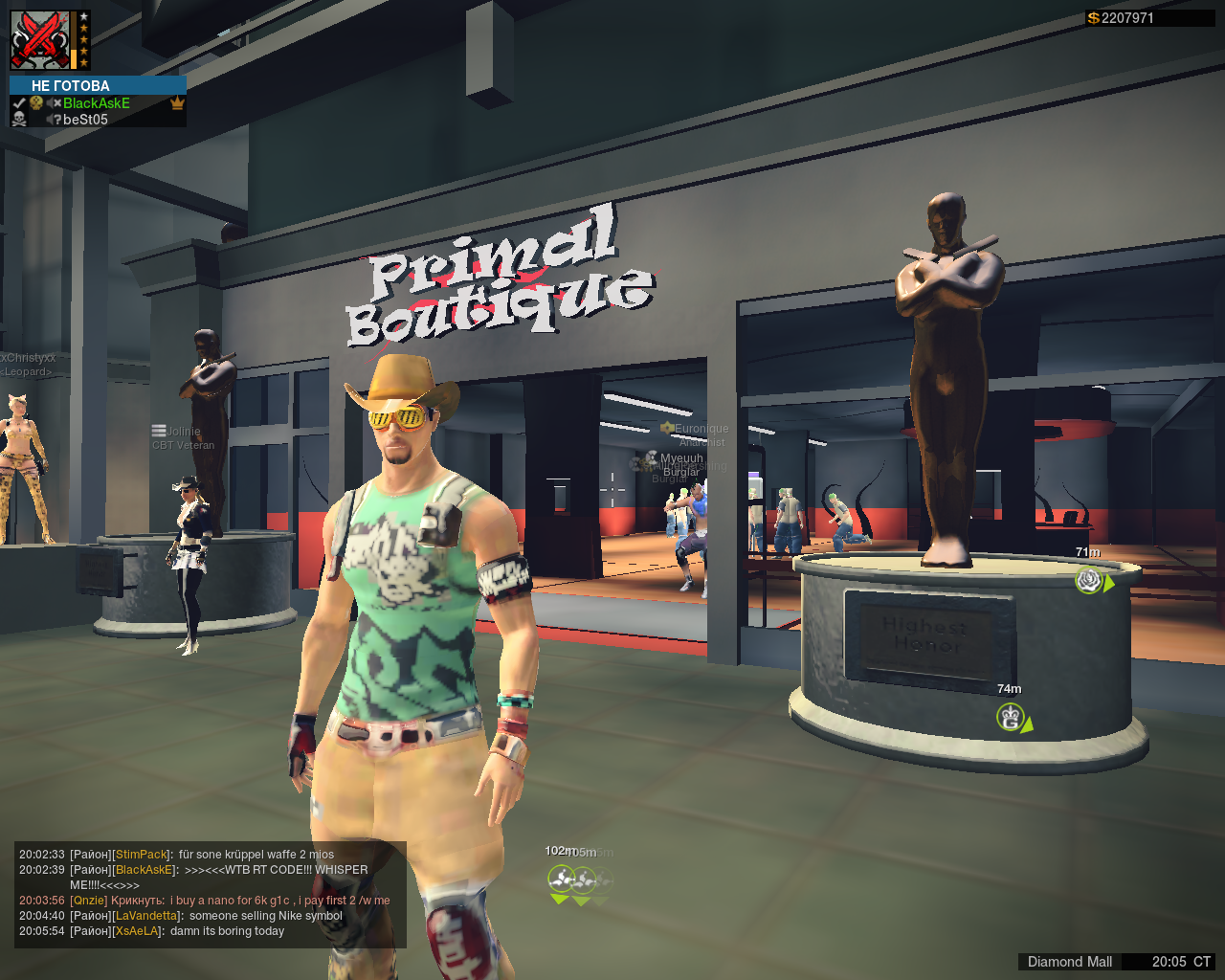
Task: Select beSt05 in the group list
Action: click(85, 120)
